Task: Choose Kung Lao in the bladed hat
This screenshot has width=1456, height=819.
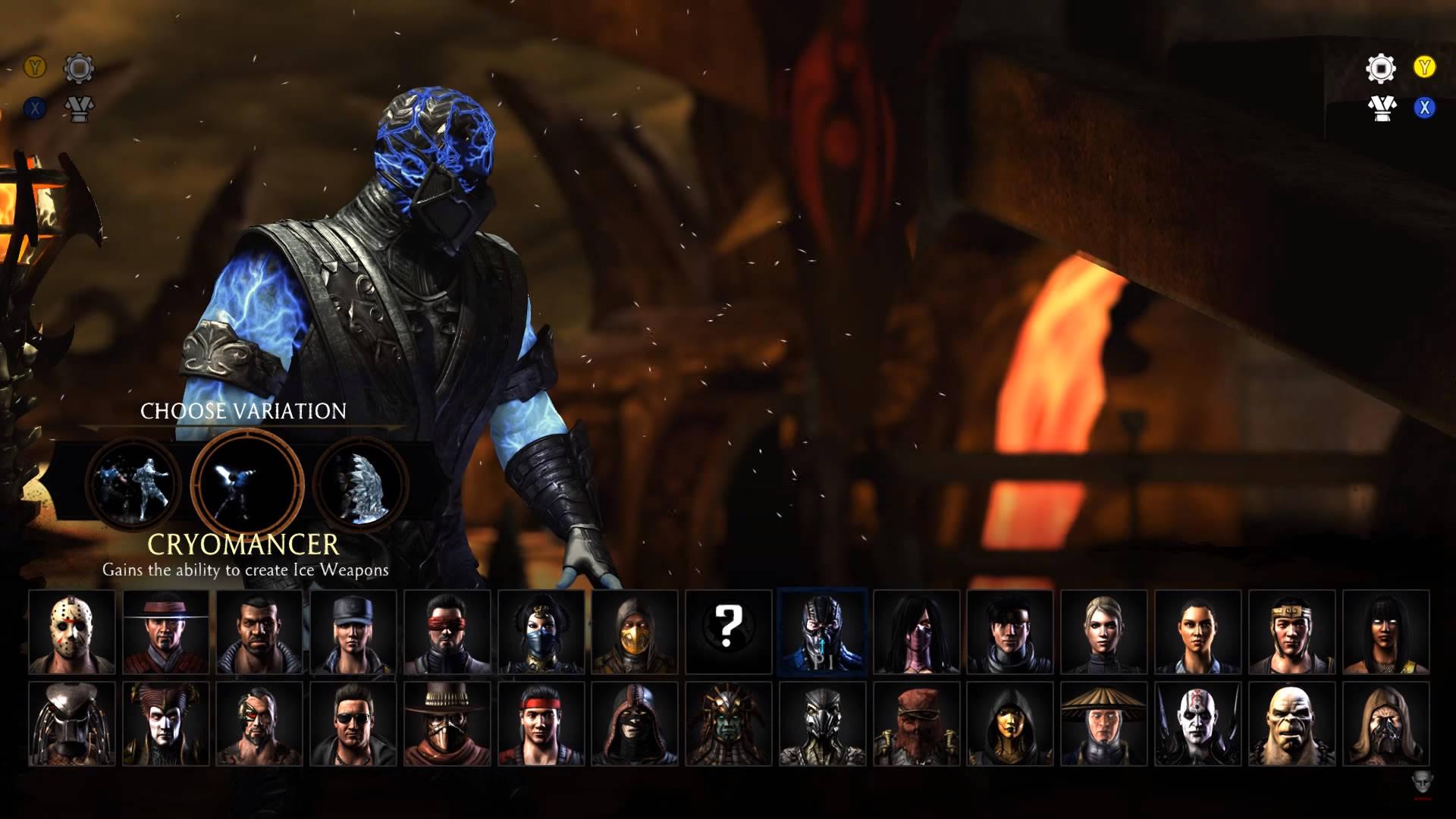Action: pyautogui.click(x=166, y=632)
